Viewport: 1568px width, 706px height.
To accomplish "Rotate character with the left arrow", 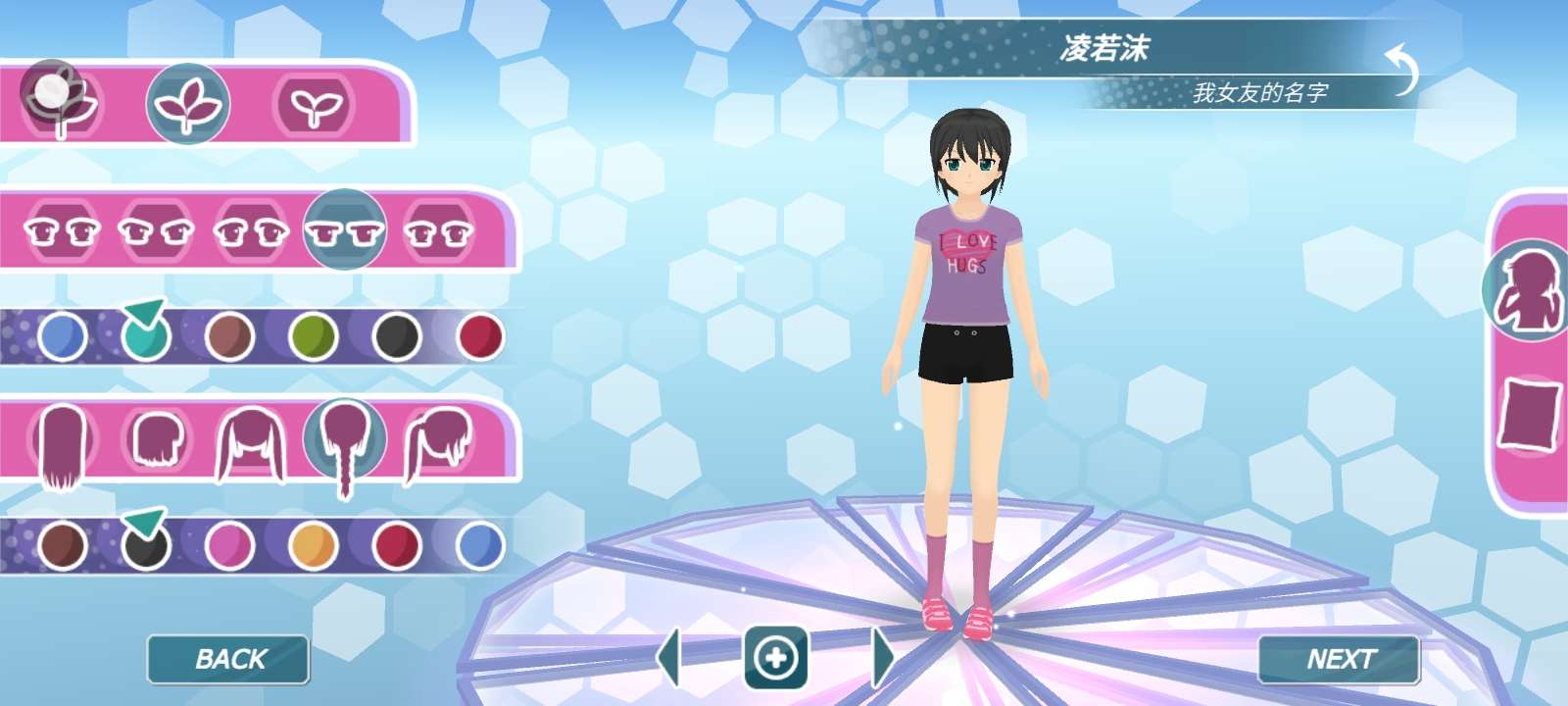I will pos(669,657).
